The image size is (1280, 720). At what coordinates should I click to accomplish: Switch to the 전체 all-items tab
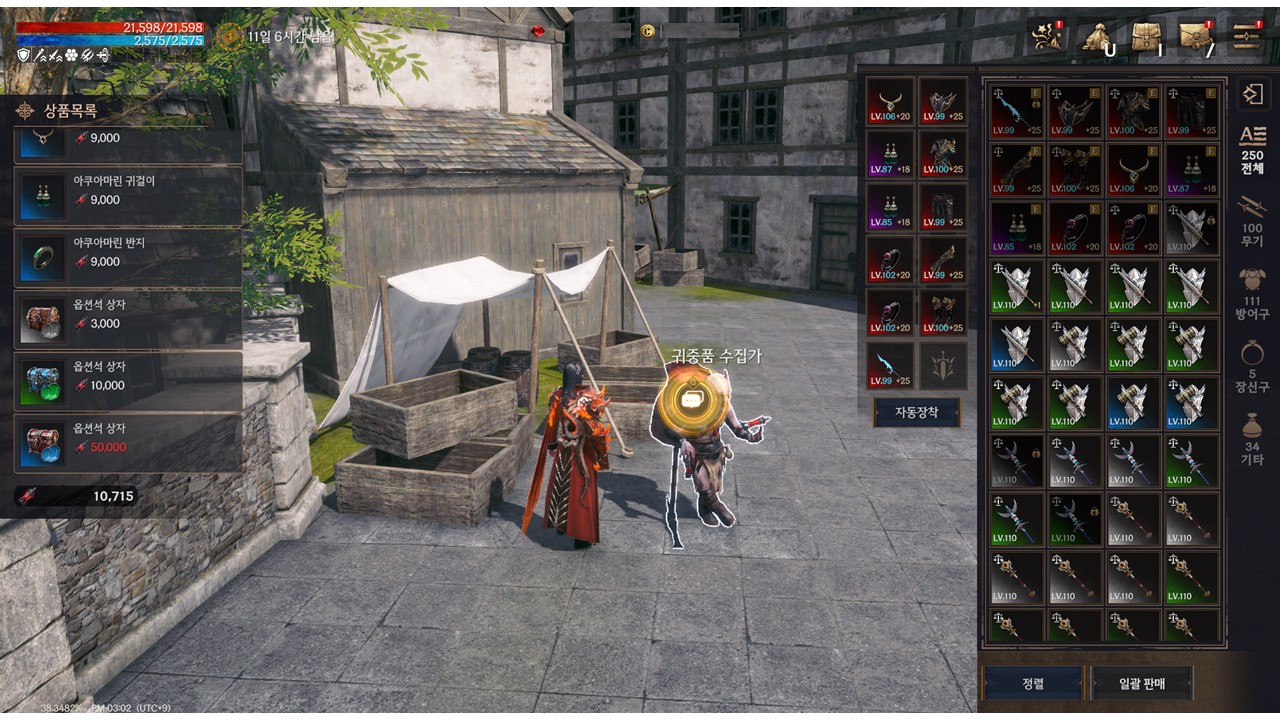[x=1252, y=152]
